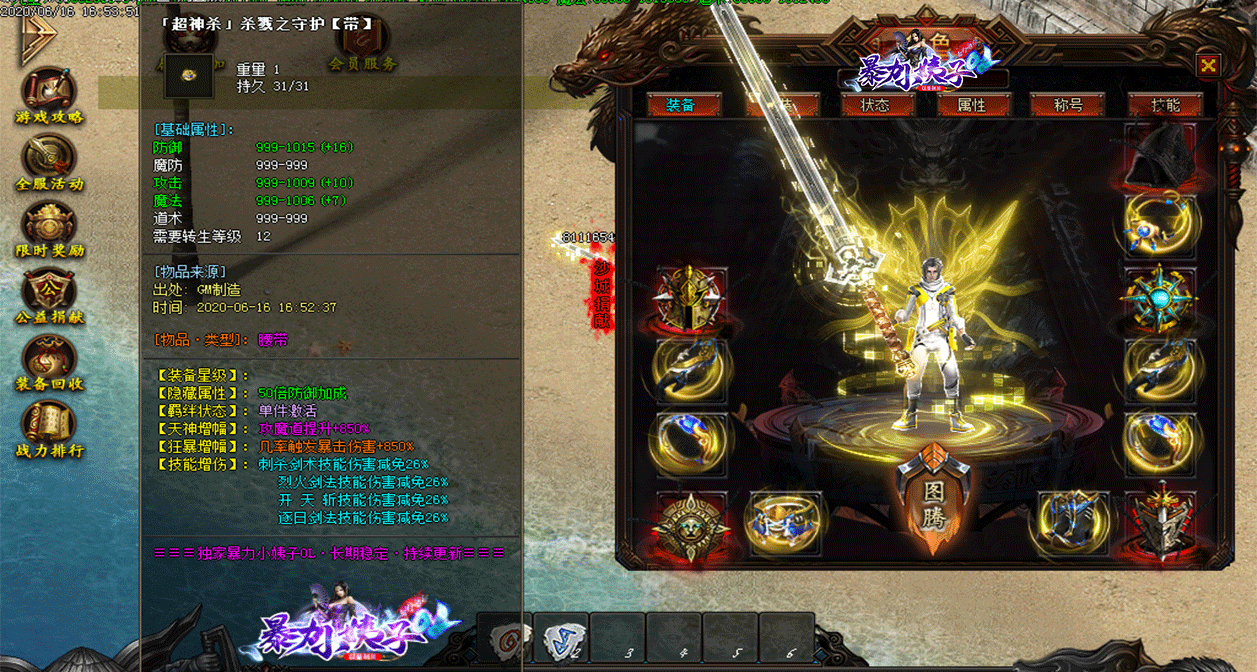The image size is (1257, 672).
Task: Open 游戏攻略 game guide
Action: point(49,96)
